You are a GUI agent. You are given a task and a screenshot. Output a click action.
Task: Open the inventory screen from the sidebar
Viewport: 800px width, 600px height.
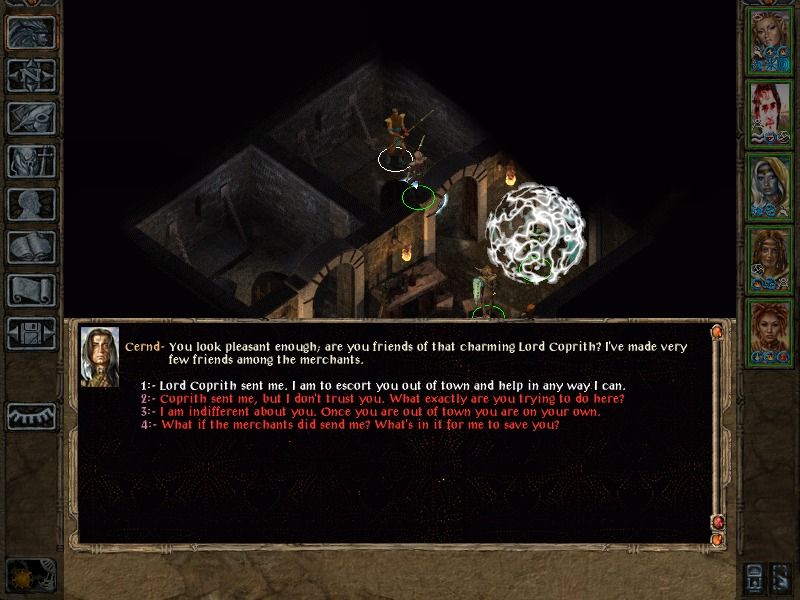pos(31,161)
